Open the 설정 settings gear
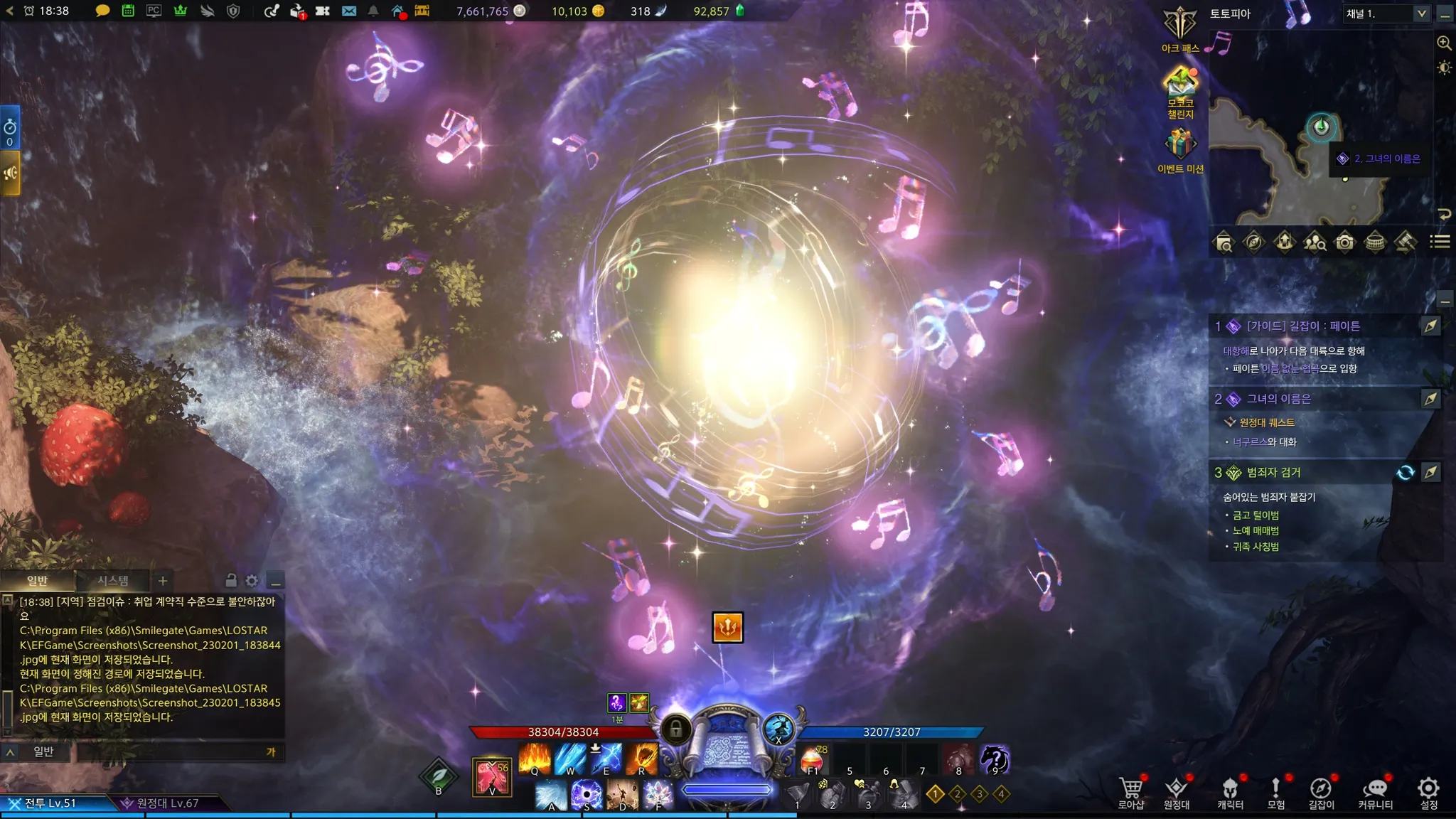This screenshot has height=819, width=1456. [x=1428, y=791]
